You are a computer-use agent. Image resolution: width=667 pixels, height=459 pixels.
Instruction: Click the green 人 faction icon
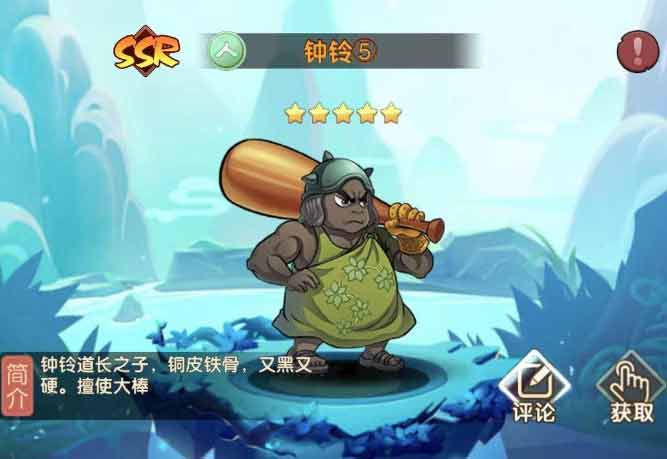[x=227, y=50]
